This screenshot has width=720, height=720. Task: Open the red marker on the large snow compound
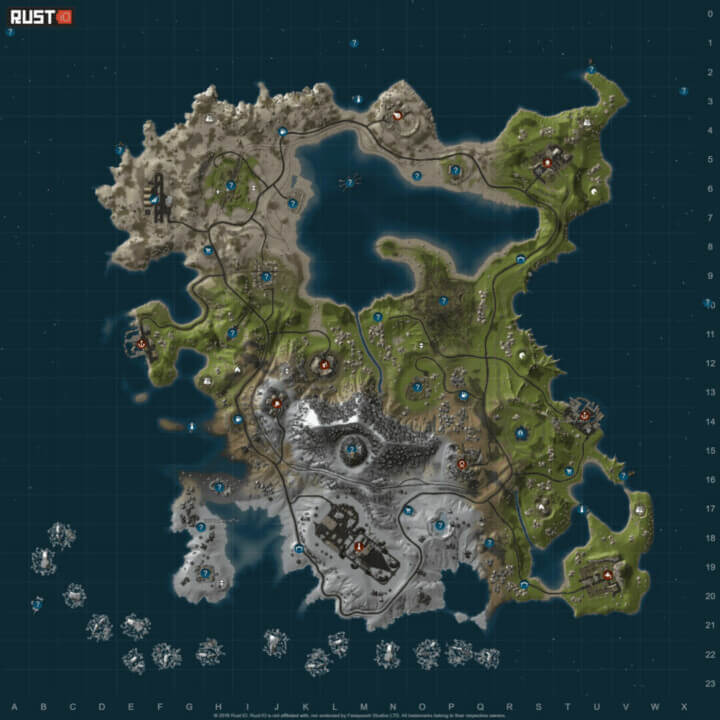[x=359, y=546]
